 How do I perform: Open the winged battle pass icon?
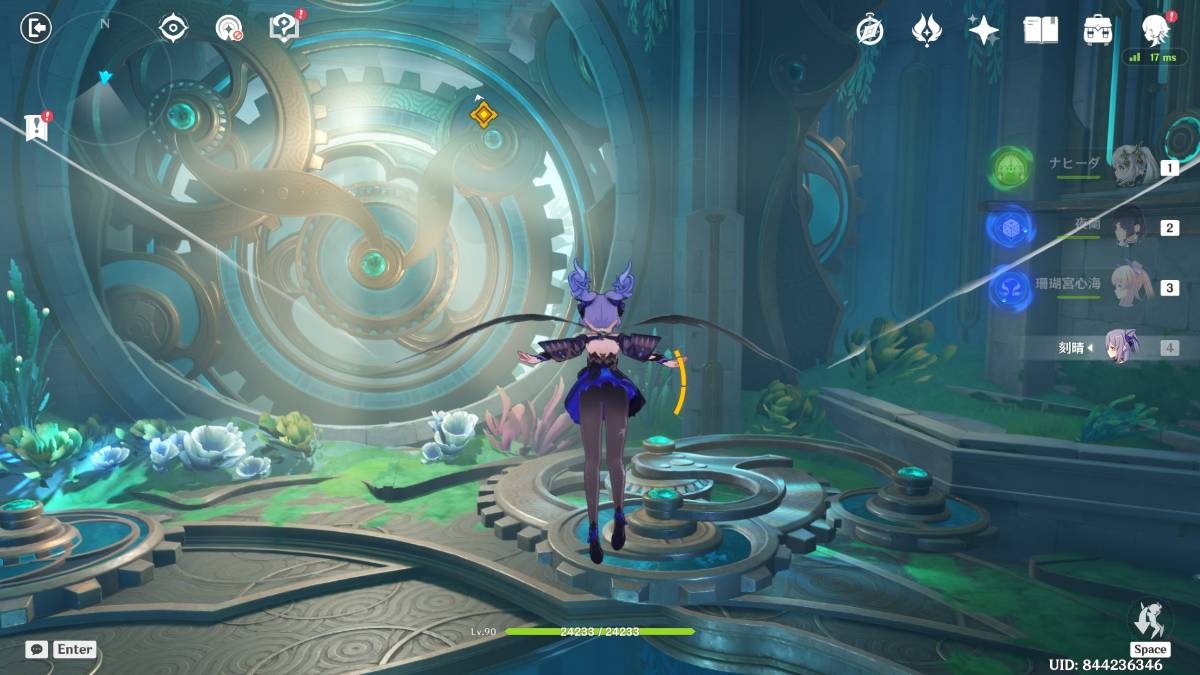point(927,30)
